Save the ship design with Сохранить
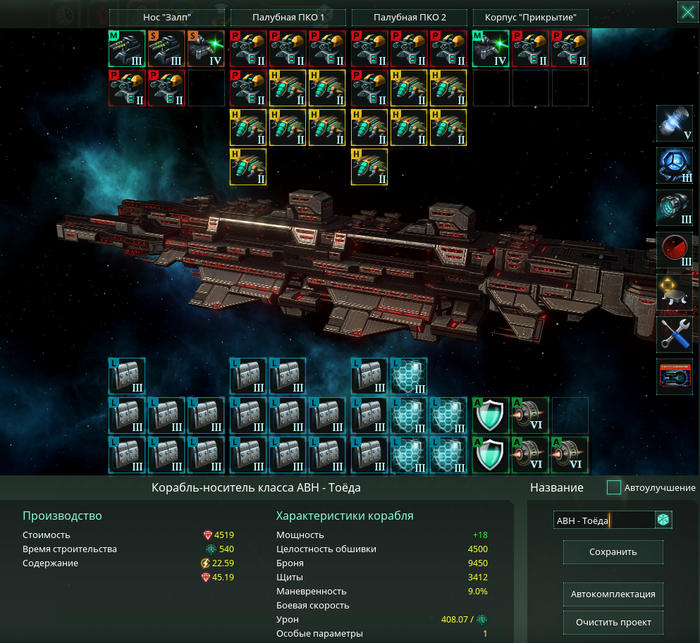700x643 pixels. click(613, 552)
